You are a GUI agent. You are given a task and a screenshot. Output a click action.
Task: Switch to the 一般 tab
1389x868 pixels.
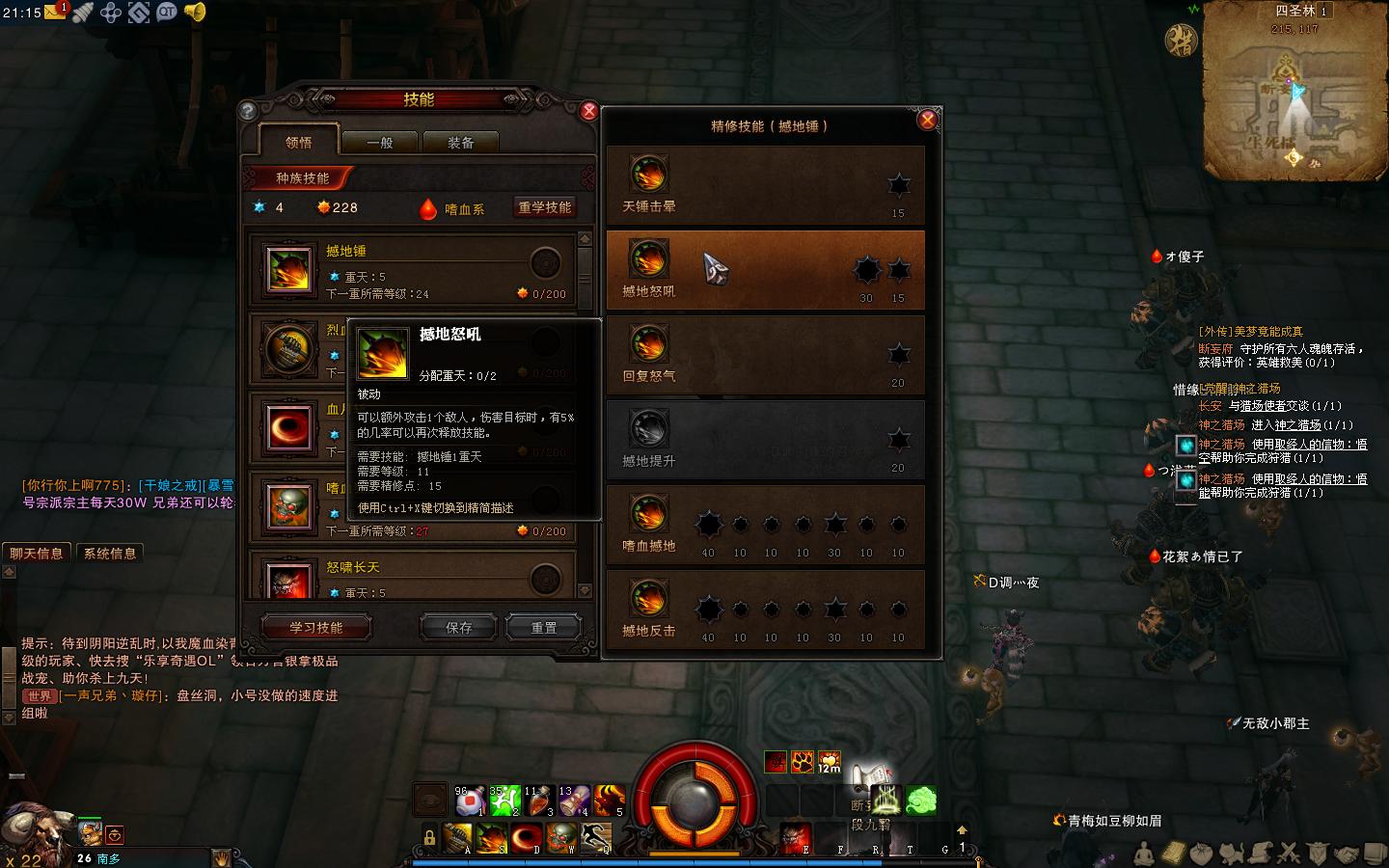(x=380, y=143)
